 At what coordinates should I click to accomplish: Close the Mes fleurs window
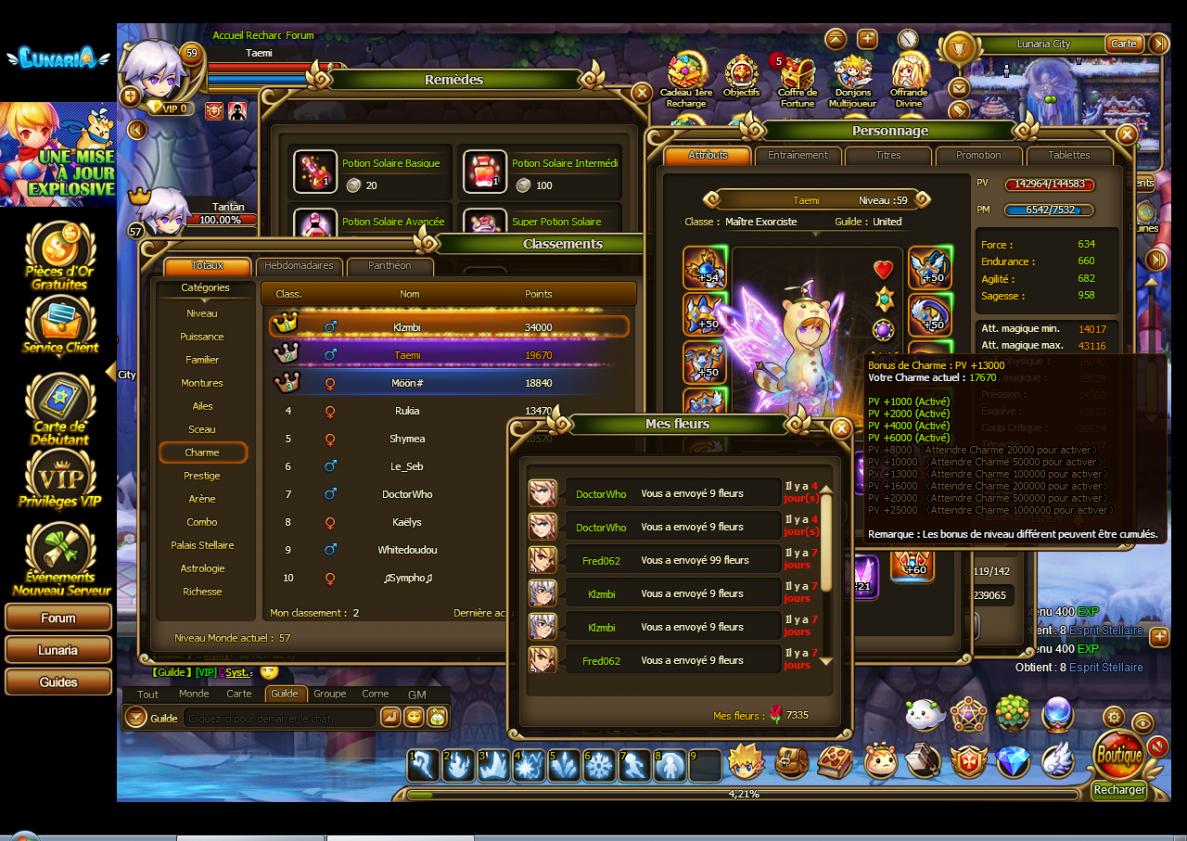pos(842,430)
